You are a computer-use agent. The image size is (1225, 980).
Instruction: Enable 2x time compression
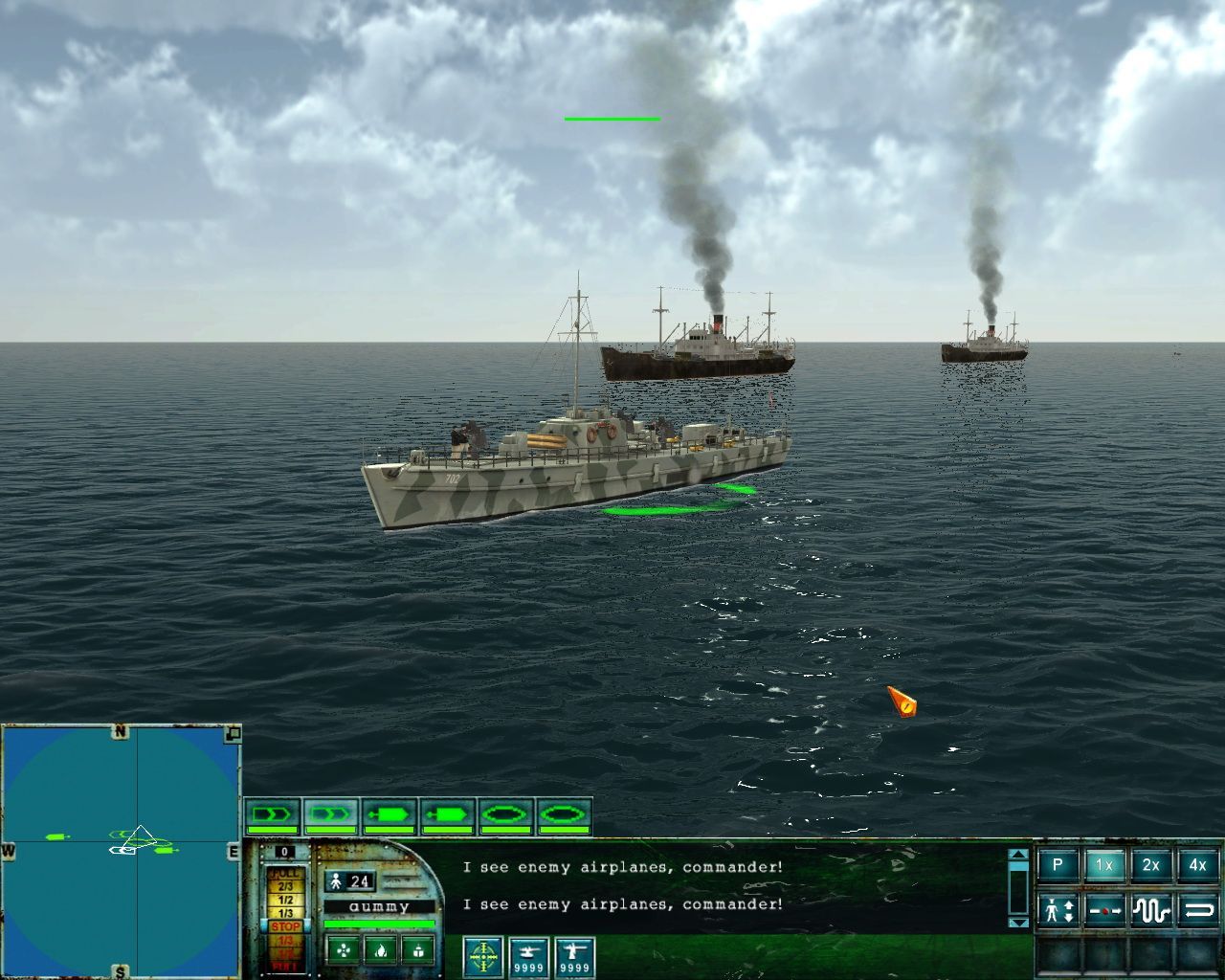(1151, 865)
